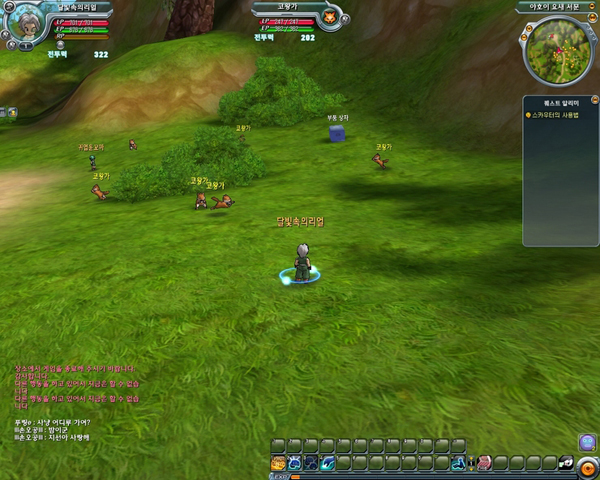This screenshot has width=600, height=480.
Task: Click the purple face icon button
Action: click(x=587, y=441)
